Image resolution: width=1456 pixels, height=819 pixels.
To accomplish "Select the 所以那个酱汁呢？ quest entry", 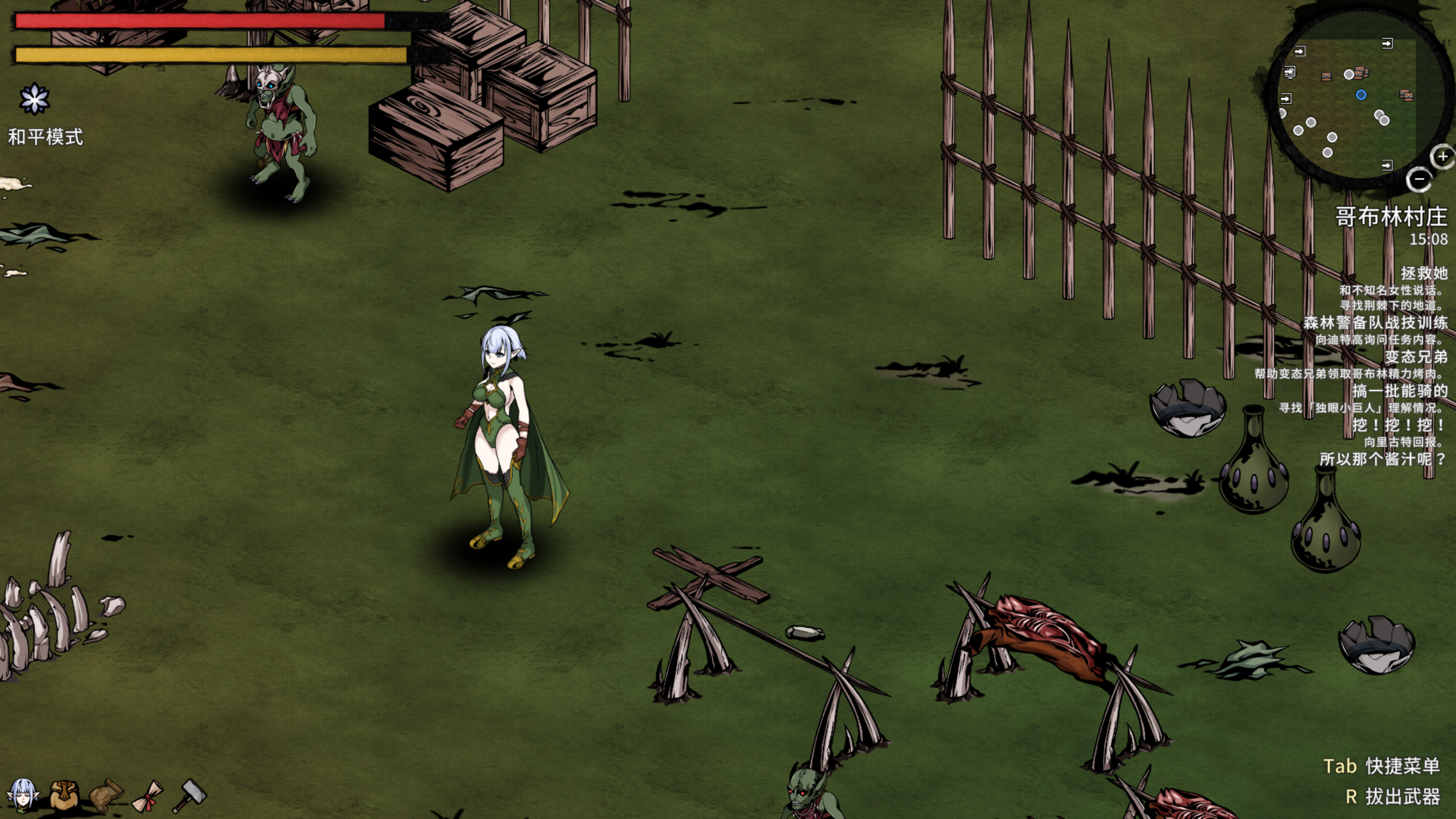I will pos(1383,460).
